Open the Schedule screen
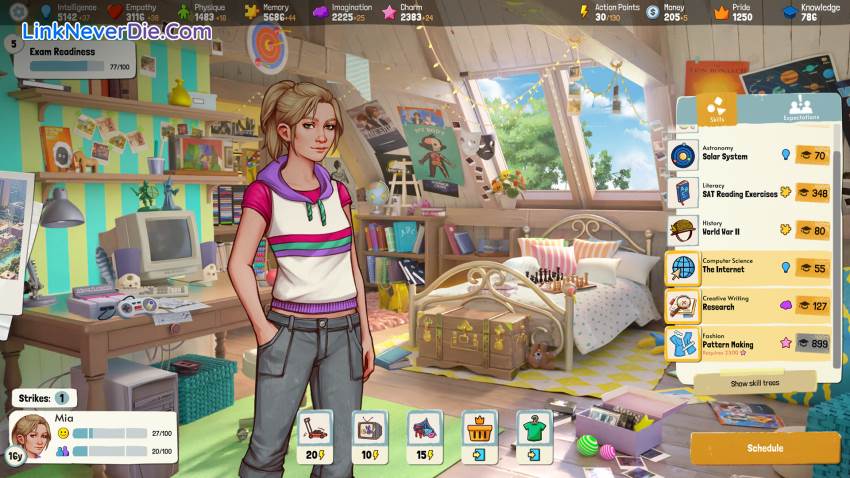 pyautogui.click(x=765, y=448)
